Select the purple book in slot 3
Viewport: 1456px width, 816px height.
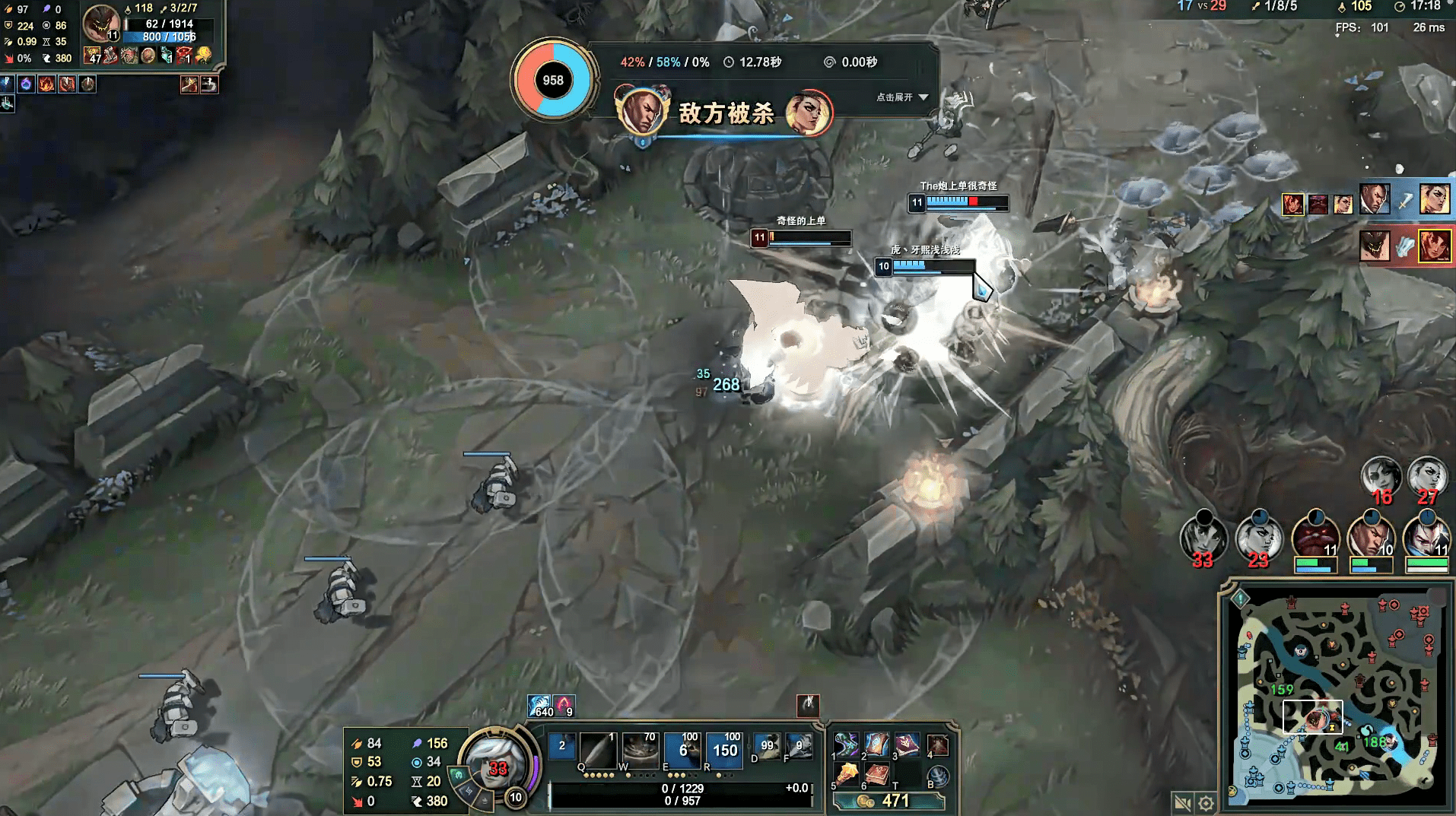click(x=906, y=745)
